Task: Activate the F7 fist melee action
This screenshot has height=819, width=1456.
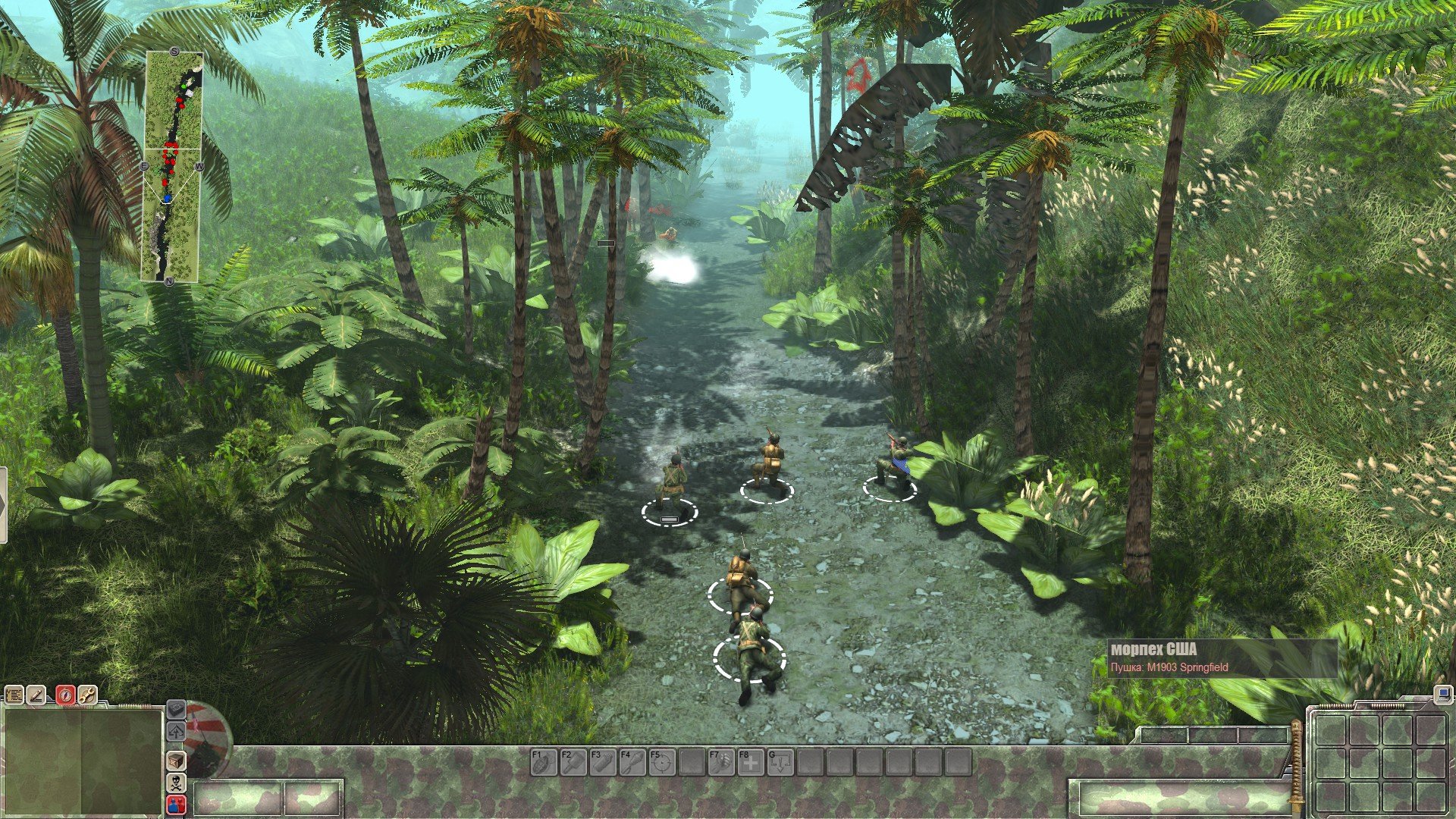Action: pyautogui.click(x=720, y=762)
